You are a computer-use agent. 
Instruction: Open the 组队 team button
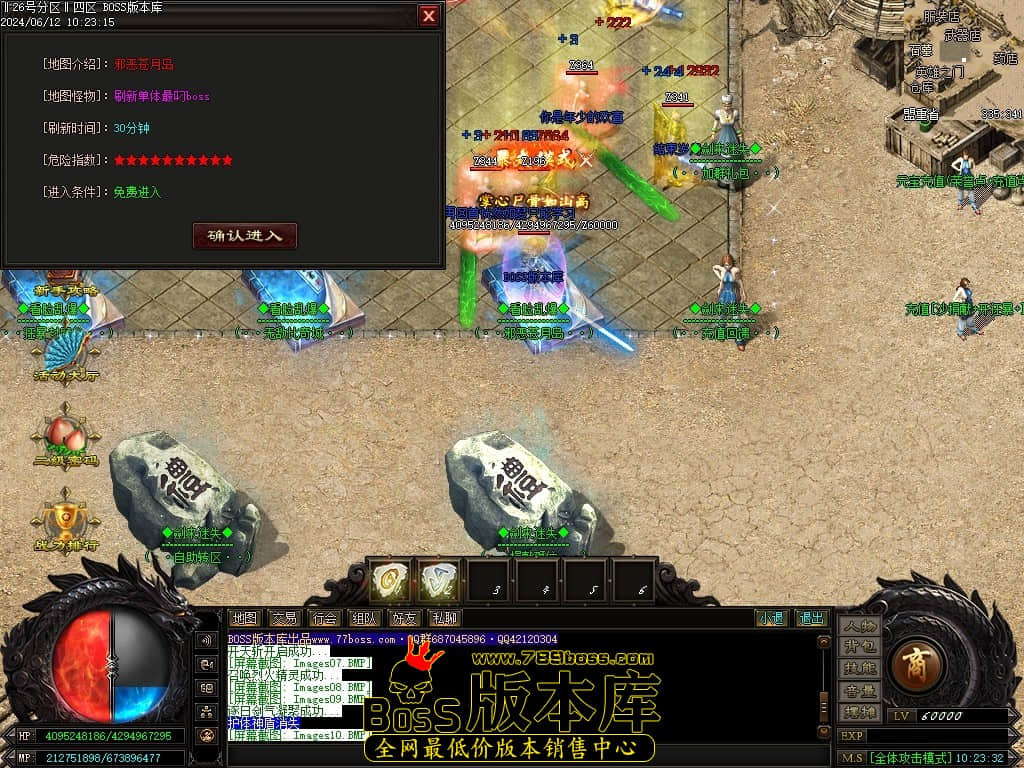(364, 618)
